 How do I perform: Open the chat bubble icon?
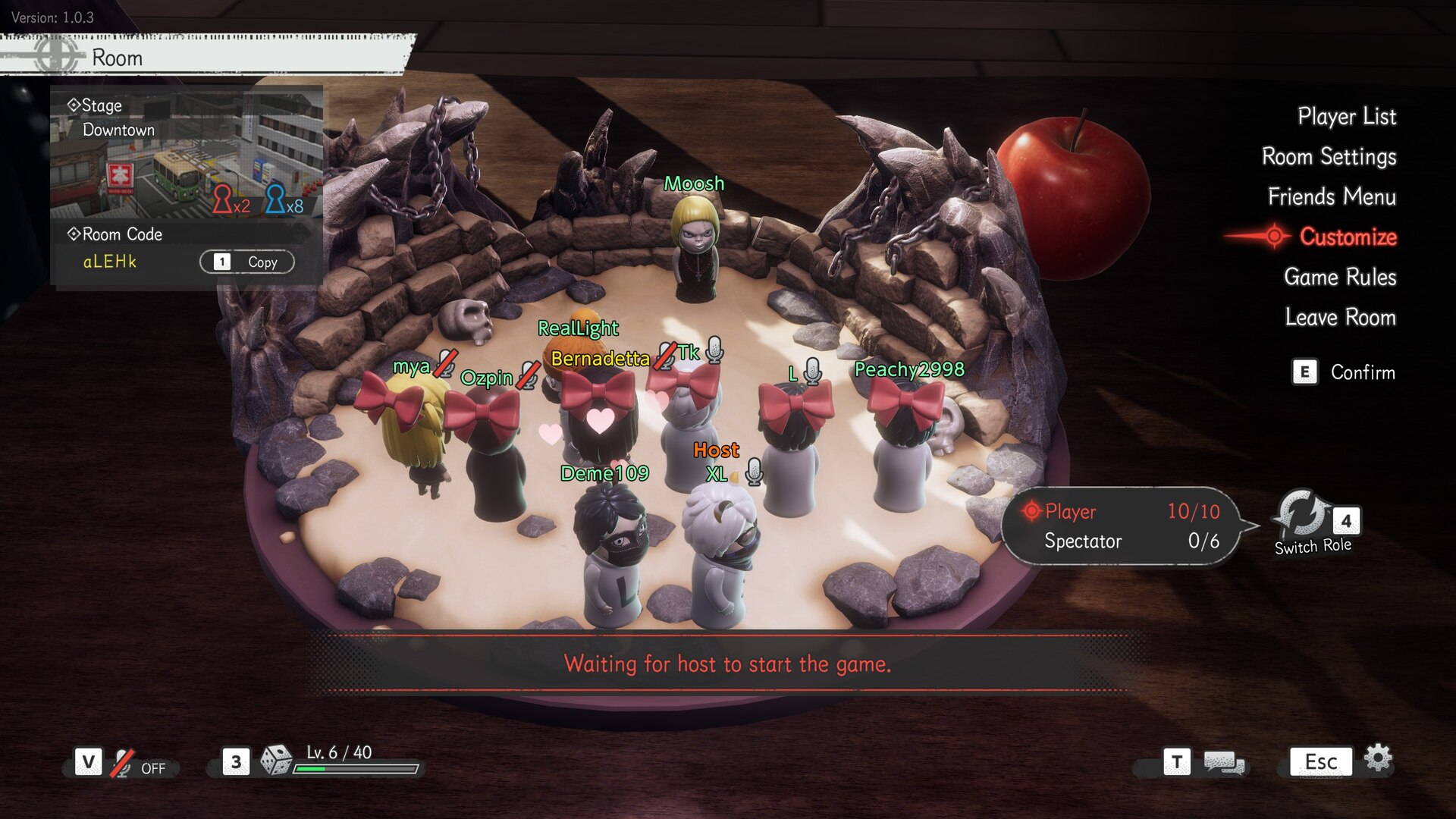(x=1224, y=763)
